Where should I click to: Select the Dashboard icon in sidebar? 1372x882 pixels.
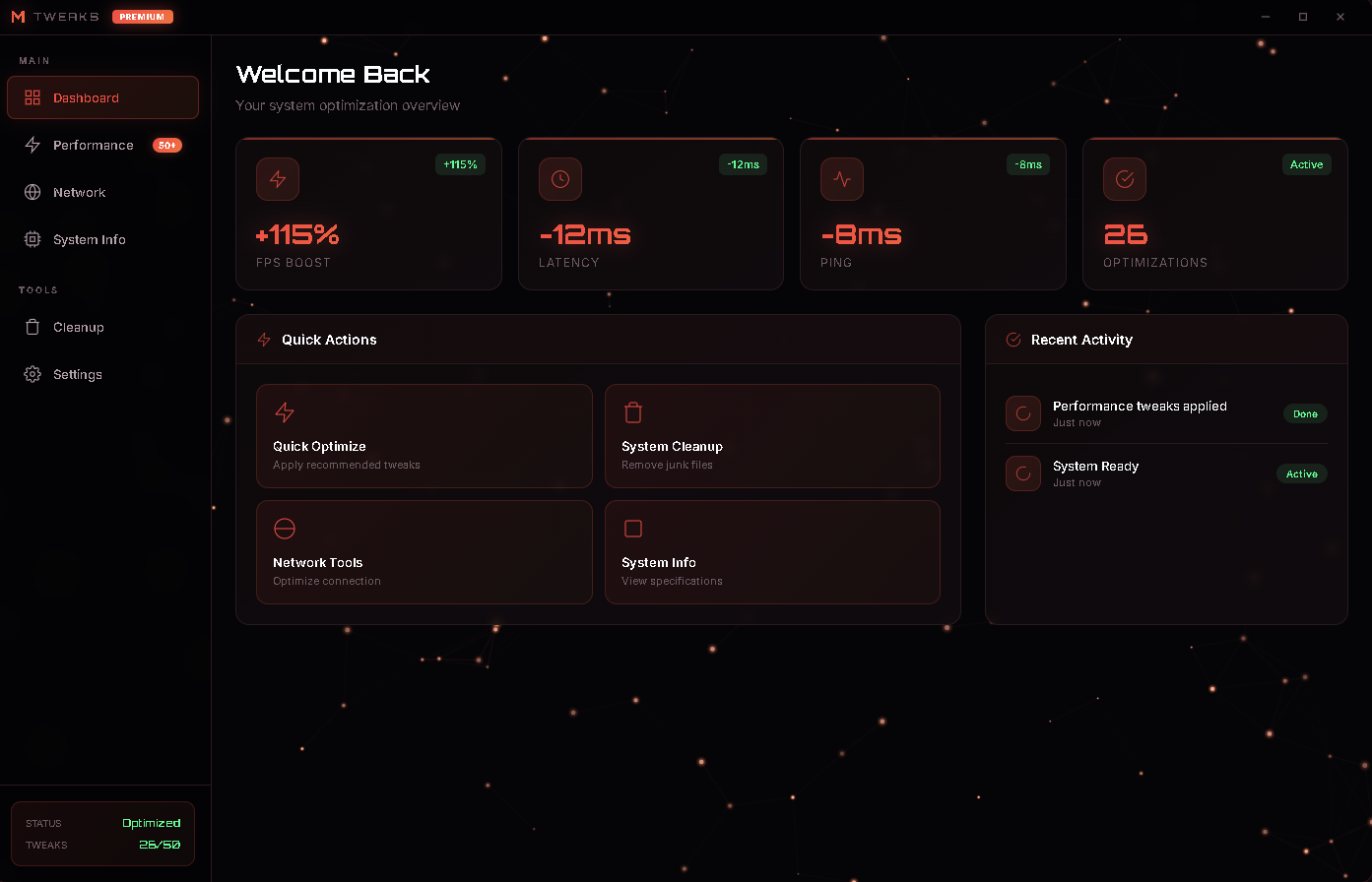pyautogui.click(x=33, y=97)
